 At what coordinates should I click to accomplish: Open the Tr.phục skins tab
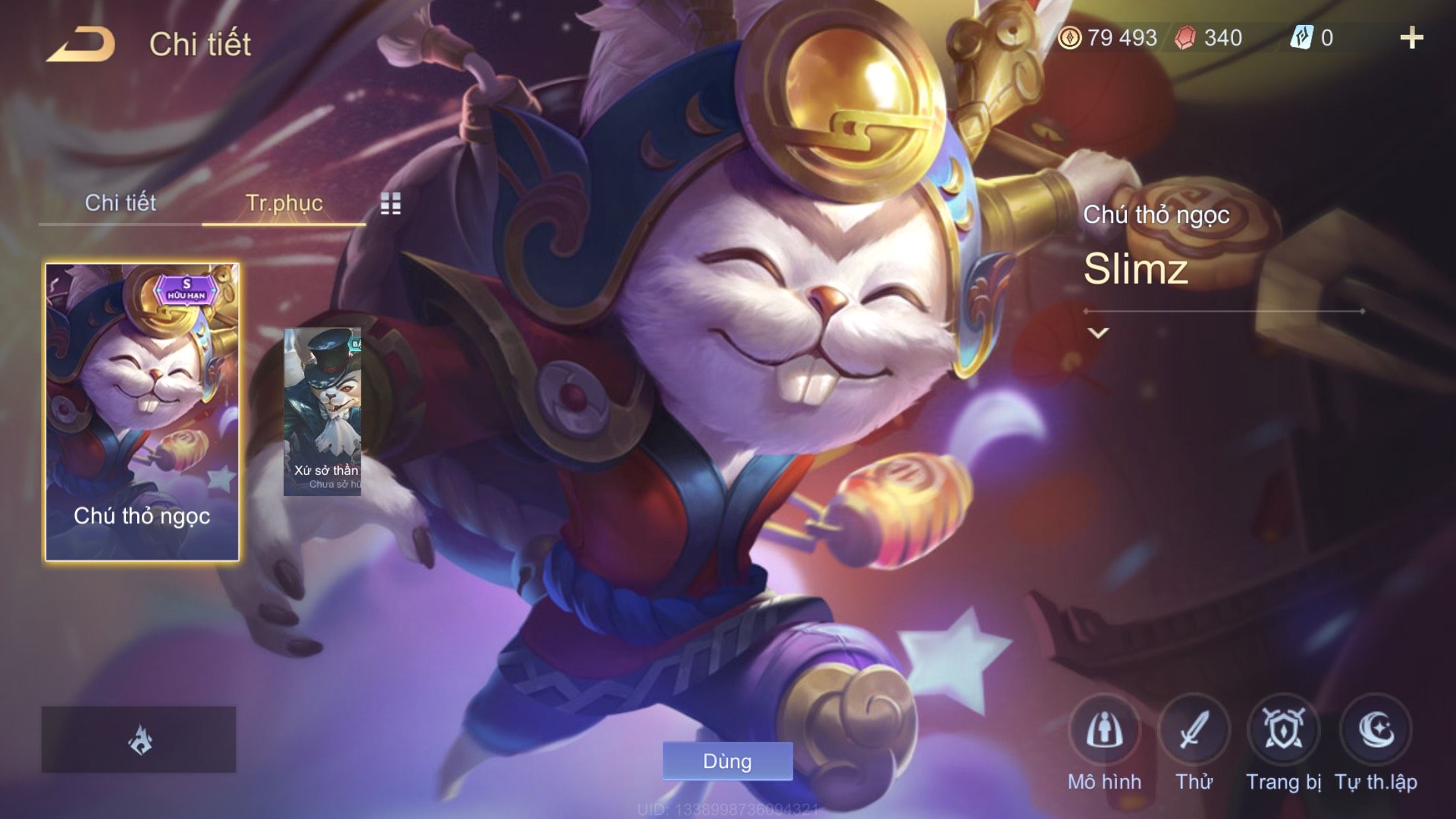point(284,203)
